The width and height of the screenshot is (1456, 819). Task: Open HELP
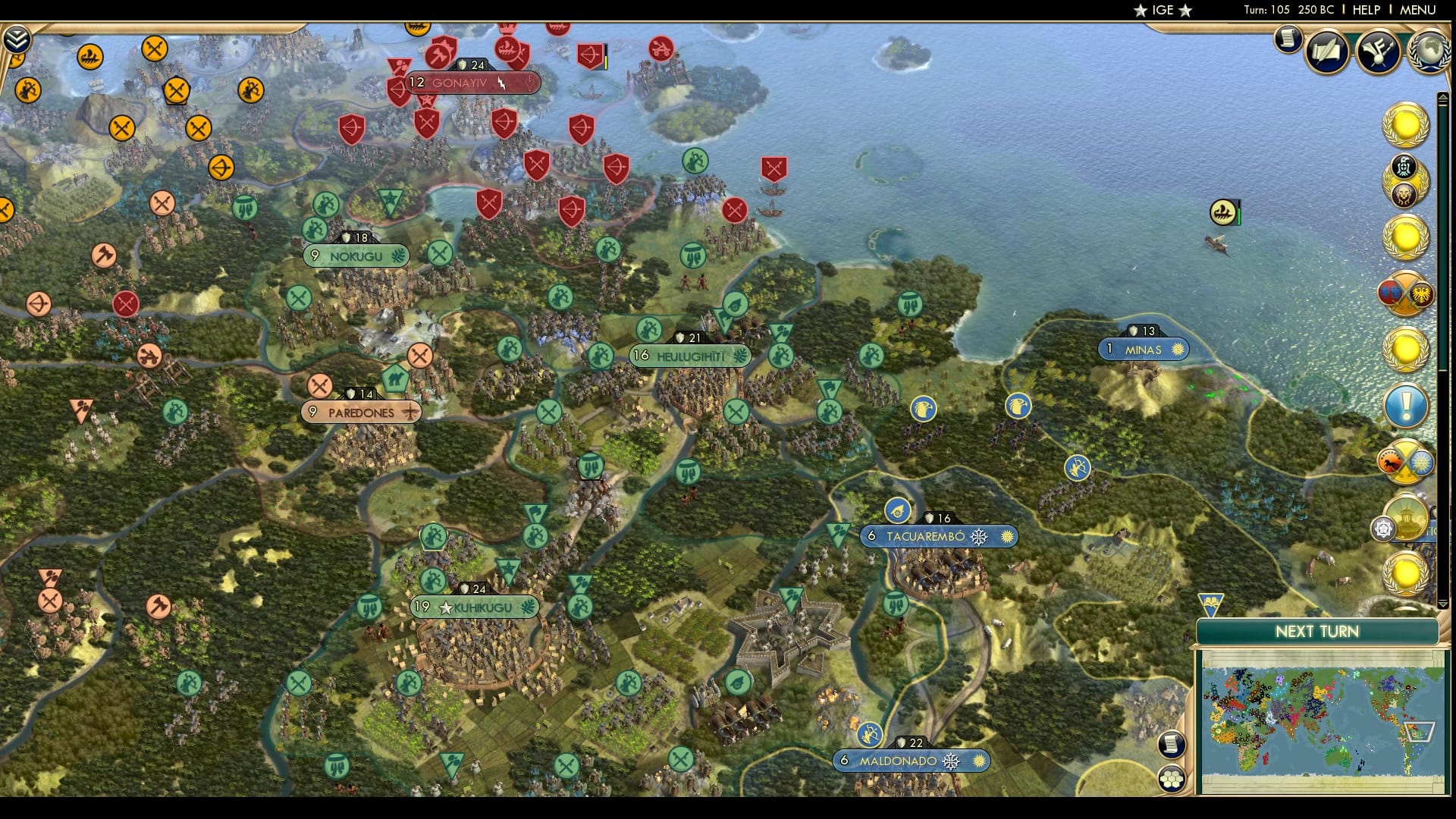1365,11
